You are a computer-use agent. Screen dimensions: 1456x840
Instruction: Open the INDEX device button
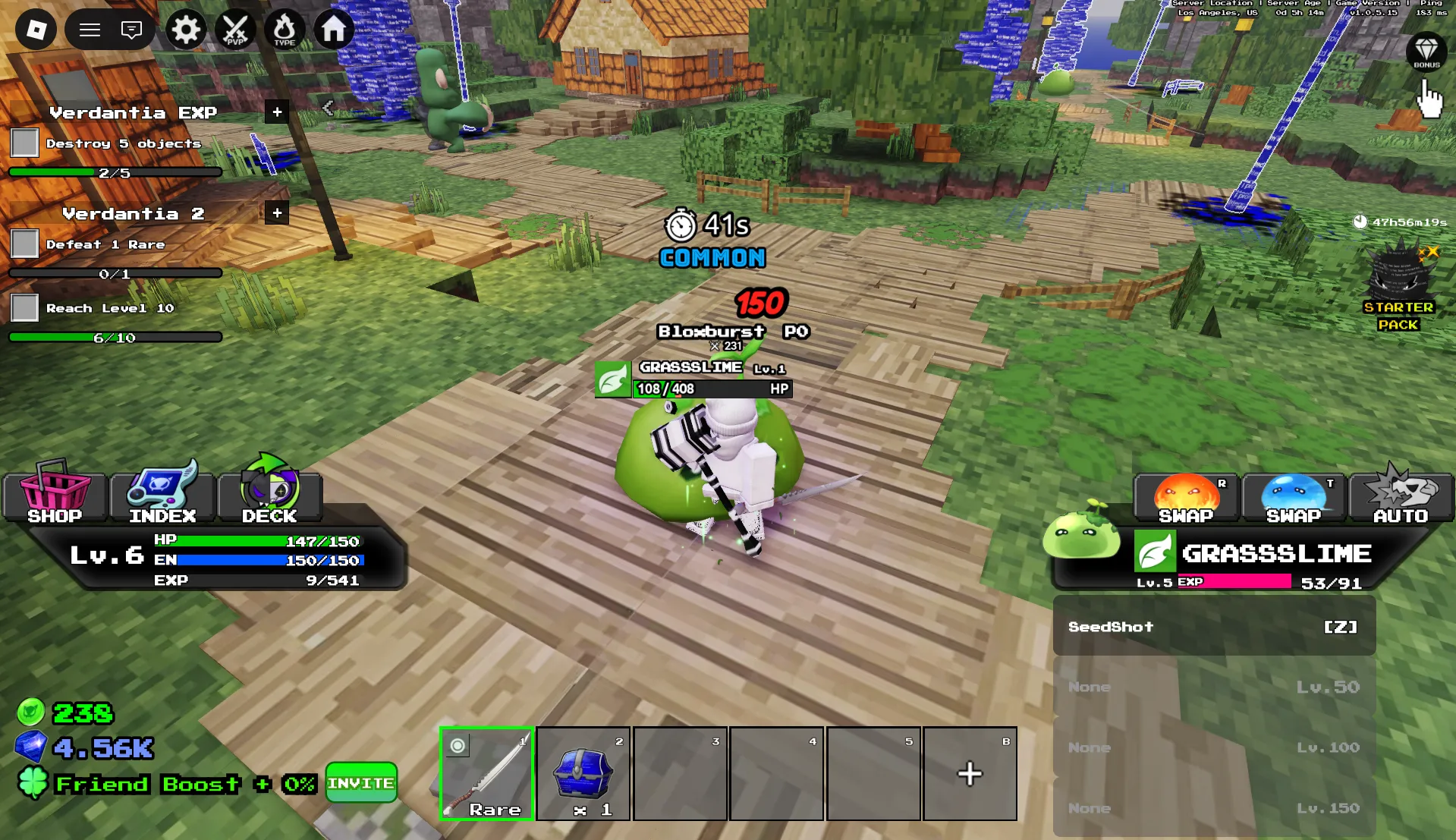[162, 494]
